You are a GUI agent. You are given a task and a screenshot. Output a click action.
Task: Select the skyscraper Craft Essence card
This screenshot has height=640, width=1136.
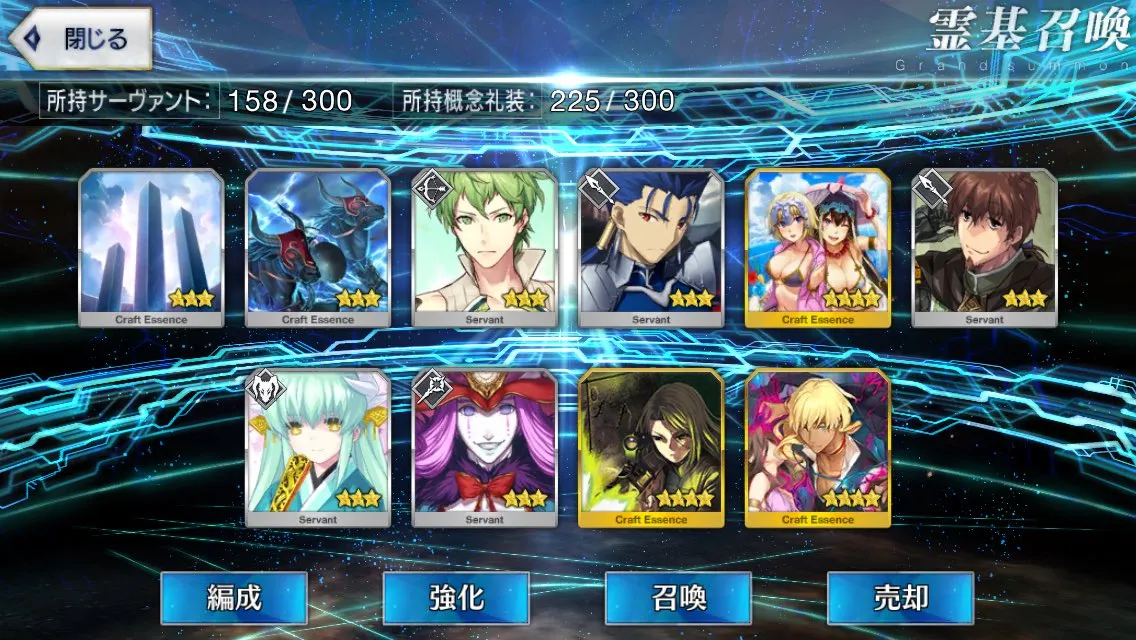(151, 248)
